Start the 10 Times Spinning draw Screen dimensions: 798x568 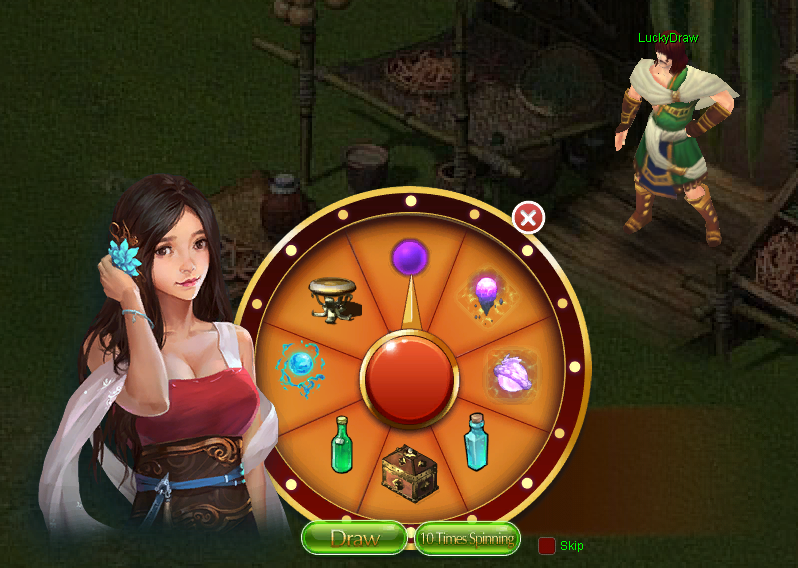click(467, 539)
